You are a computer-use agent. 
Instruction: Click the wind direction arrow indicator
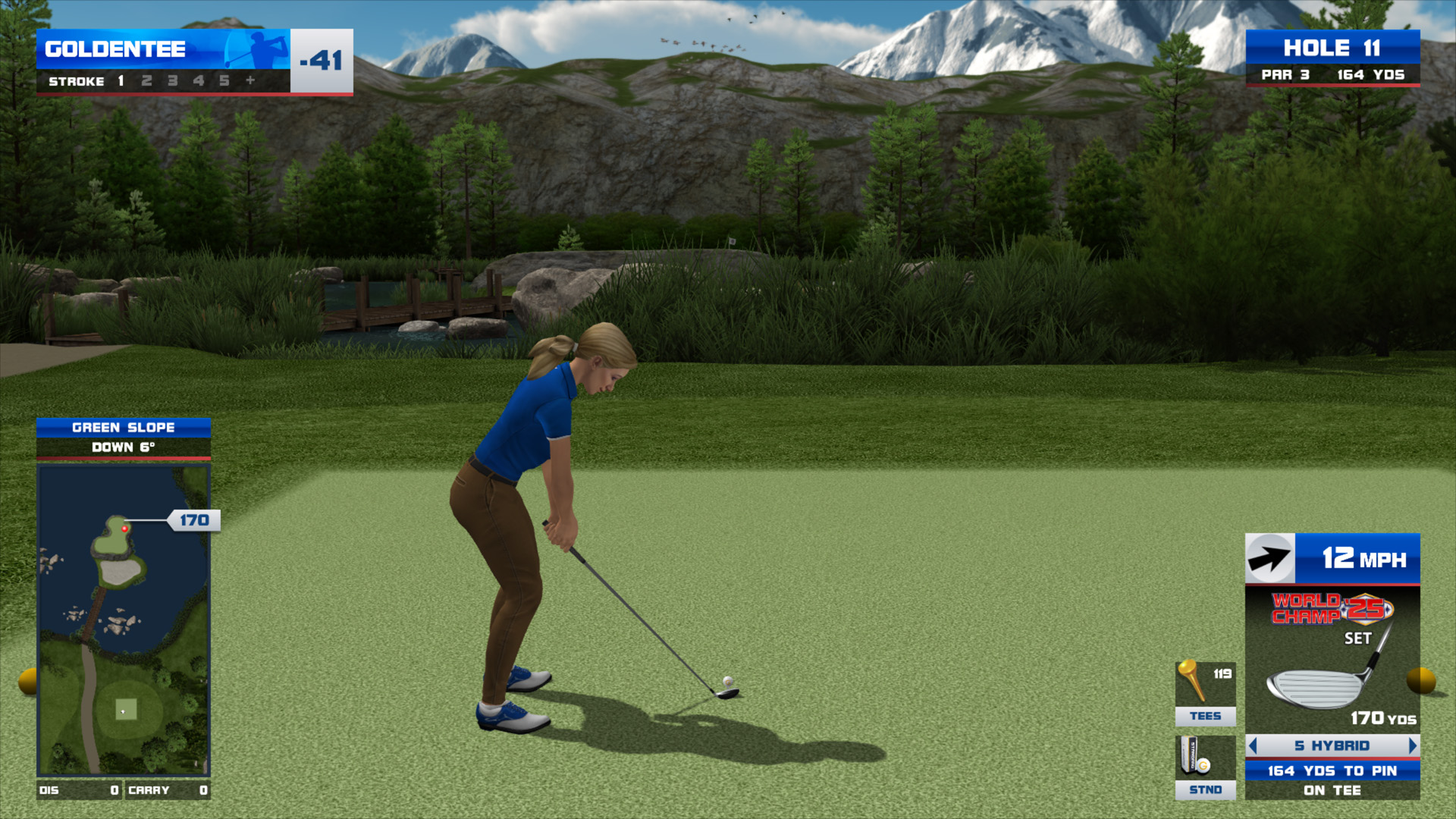tap(1270, 559)
